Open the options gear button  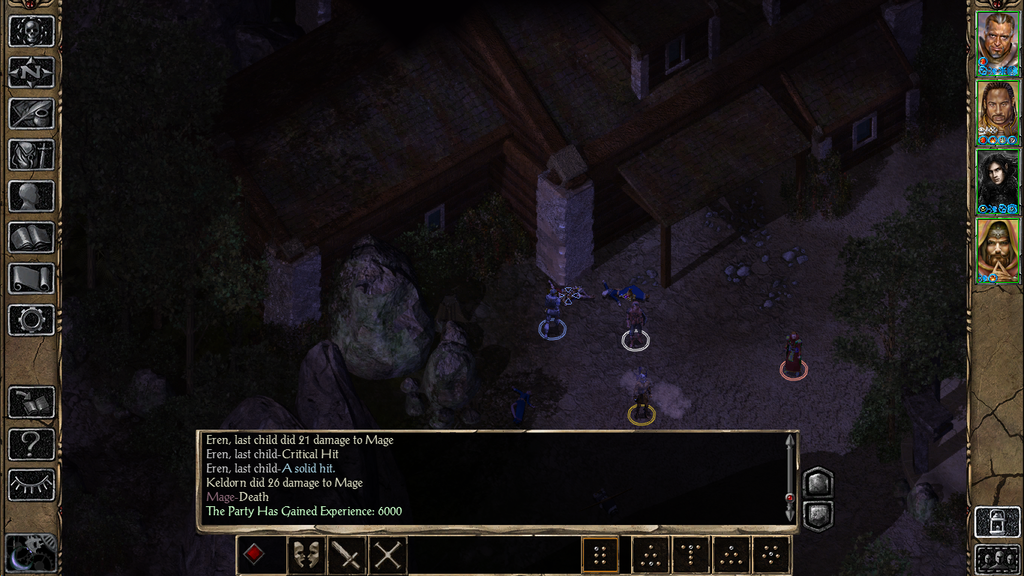pyautogui.click(x=31, y=320)
